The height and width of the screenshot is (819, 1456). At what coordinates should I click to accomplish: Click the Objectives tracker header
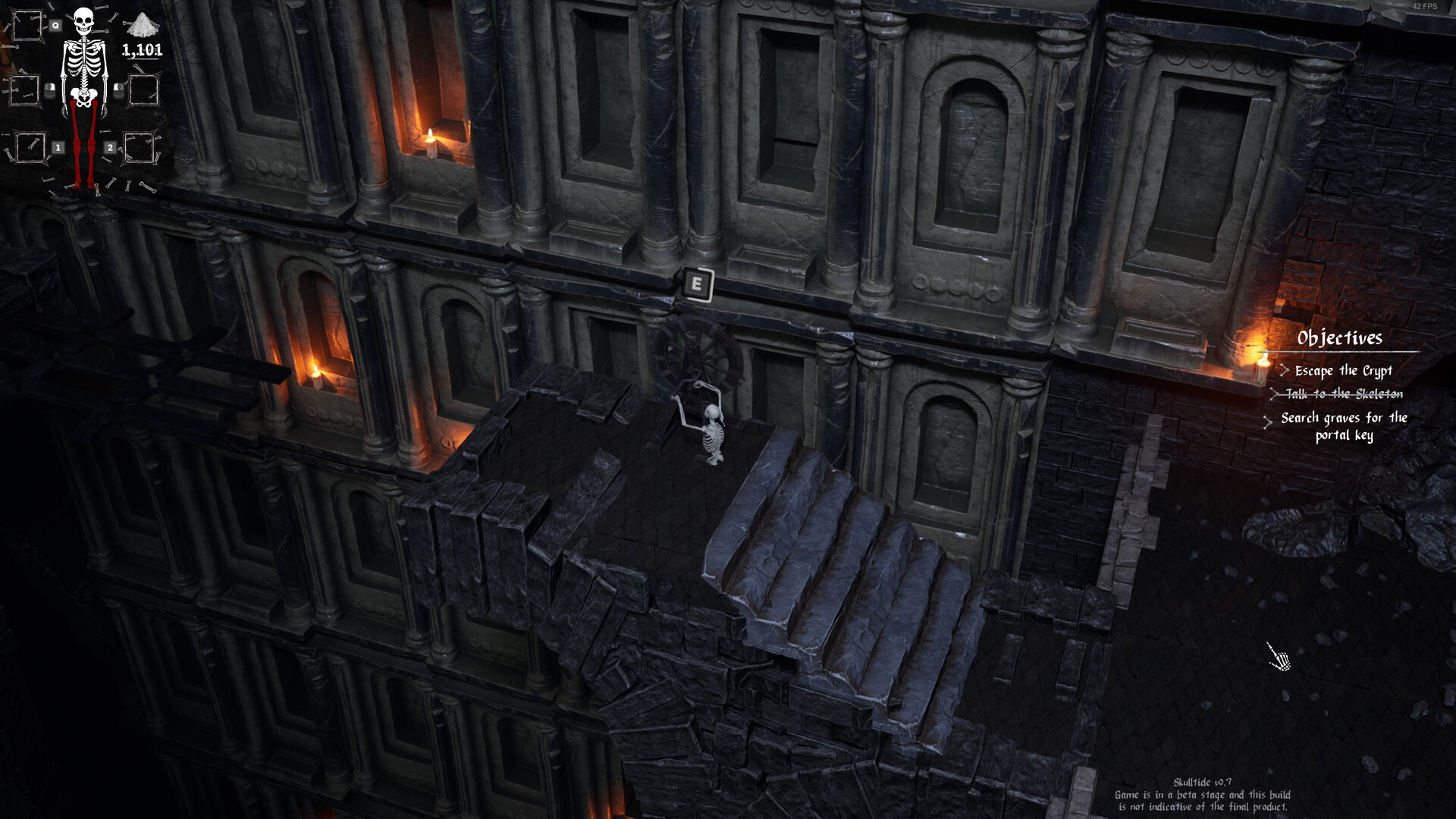click(x=1339, y=338)
